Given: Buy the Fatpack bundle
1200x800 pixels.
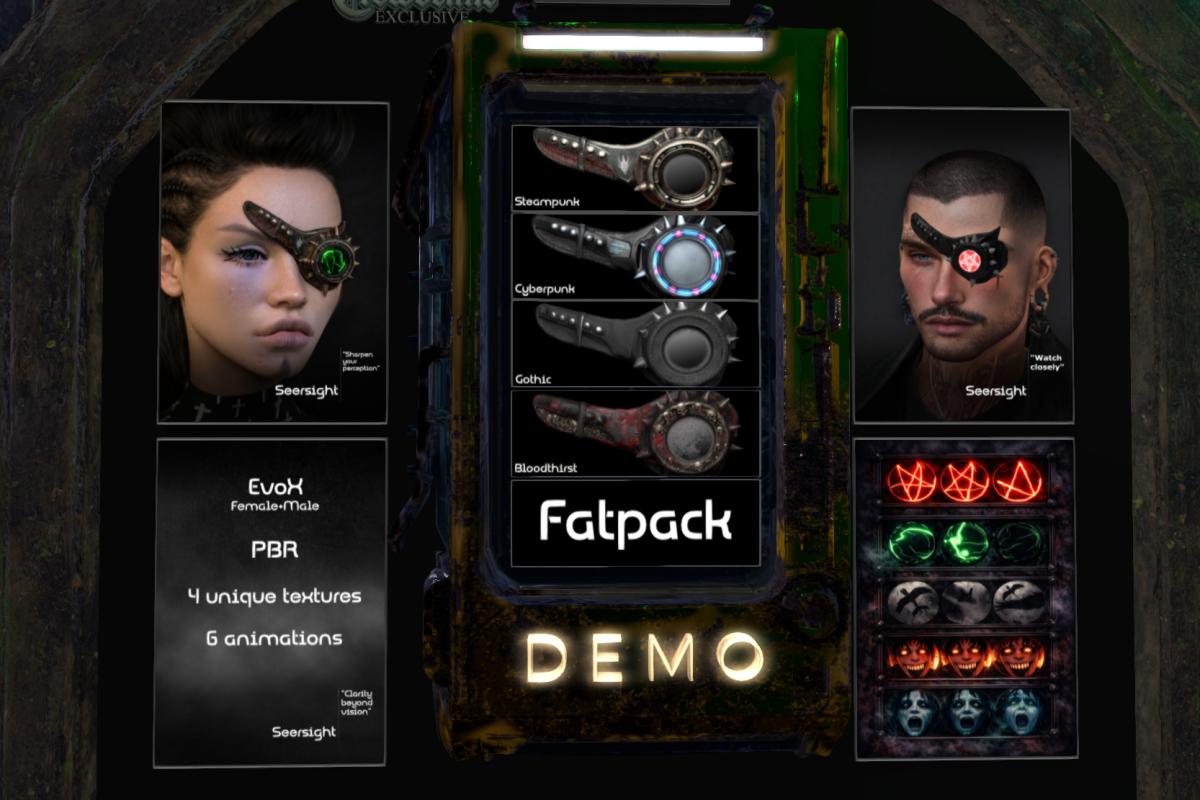Looking at the screenshot, I should [635, 523].
